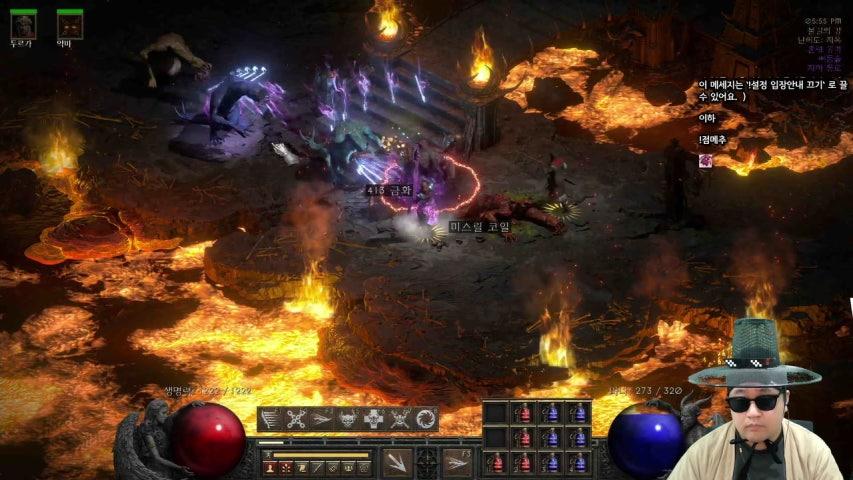Select the cross-shaped mini menu icon
The image size is (853, 480).
373,420
